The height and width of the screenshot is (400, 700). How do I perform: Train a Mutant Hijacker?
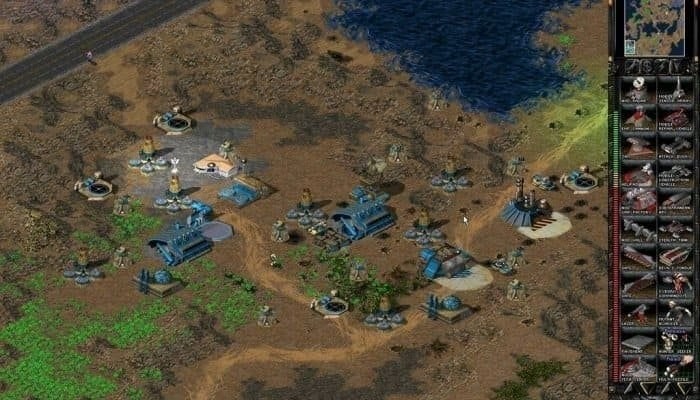675,316
